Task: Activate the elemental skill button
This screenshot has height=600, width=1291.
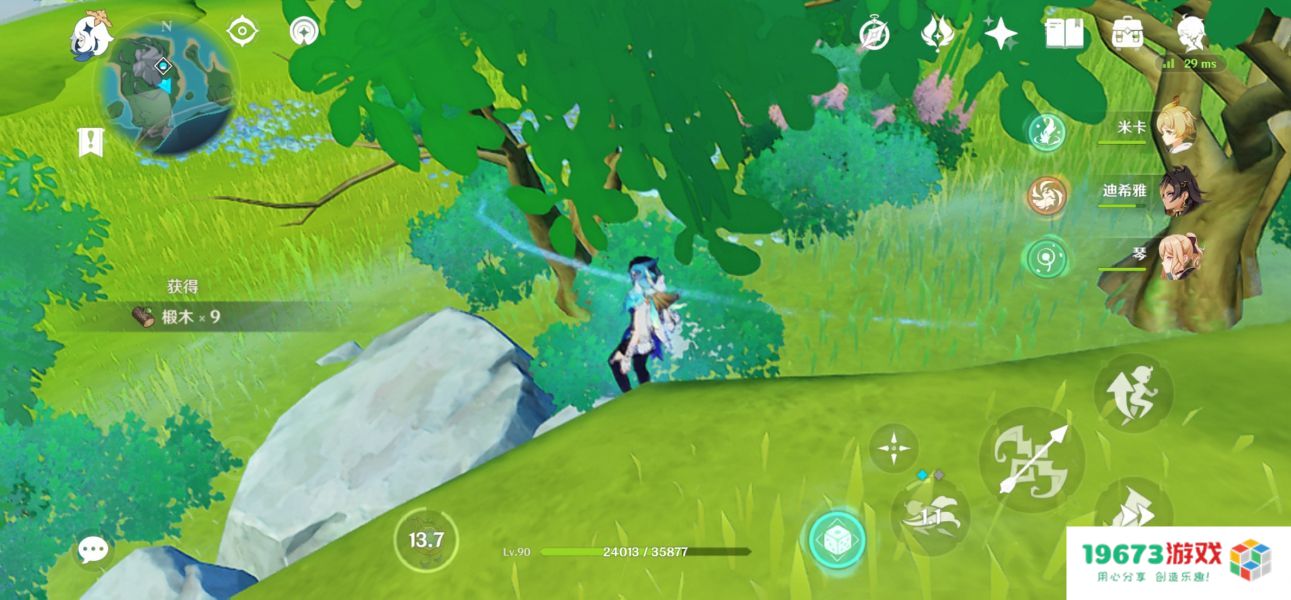Action: pos(930,514)
